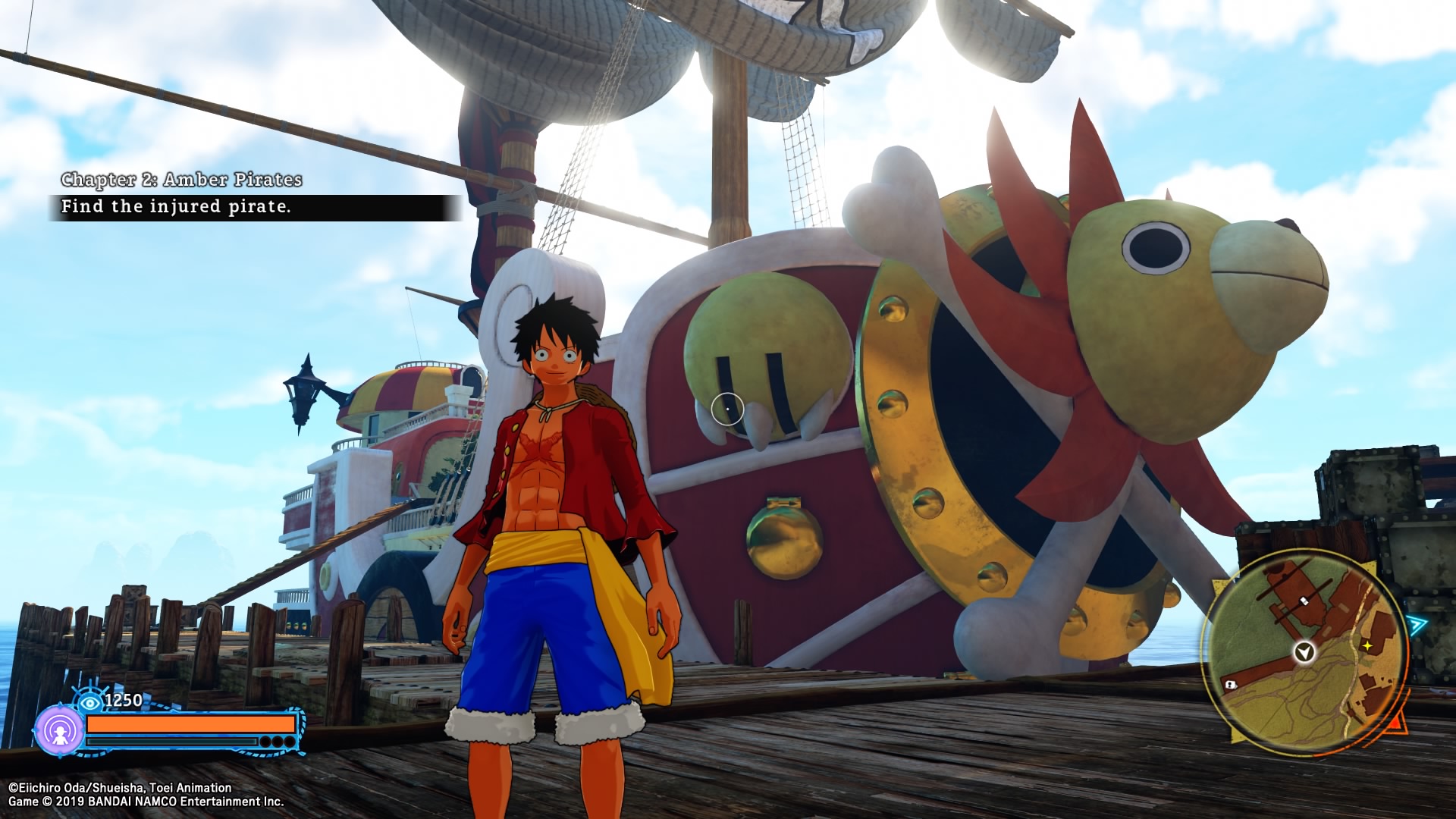The image size is (1456, 819).
Task: Open the circular minimap
Action: [1304, 652]
